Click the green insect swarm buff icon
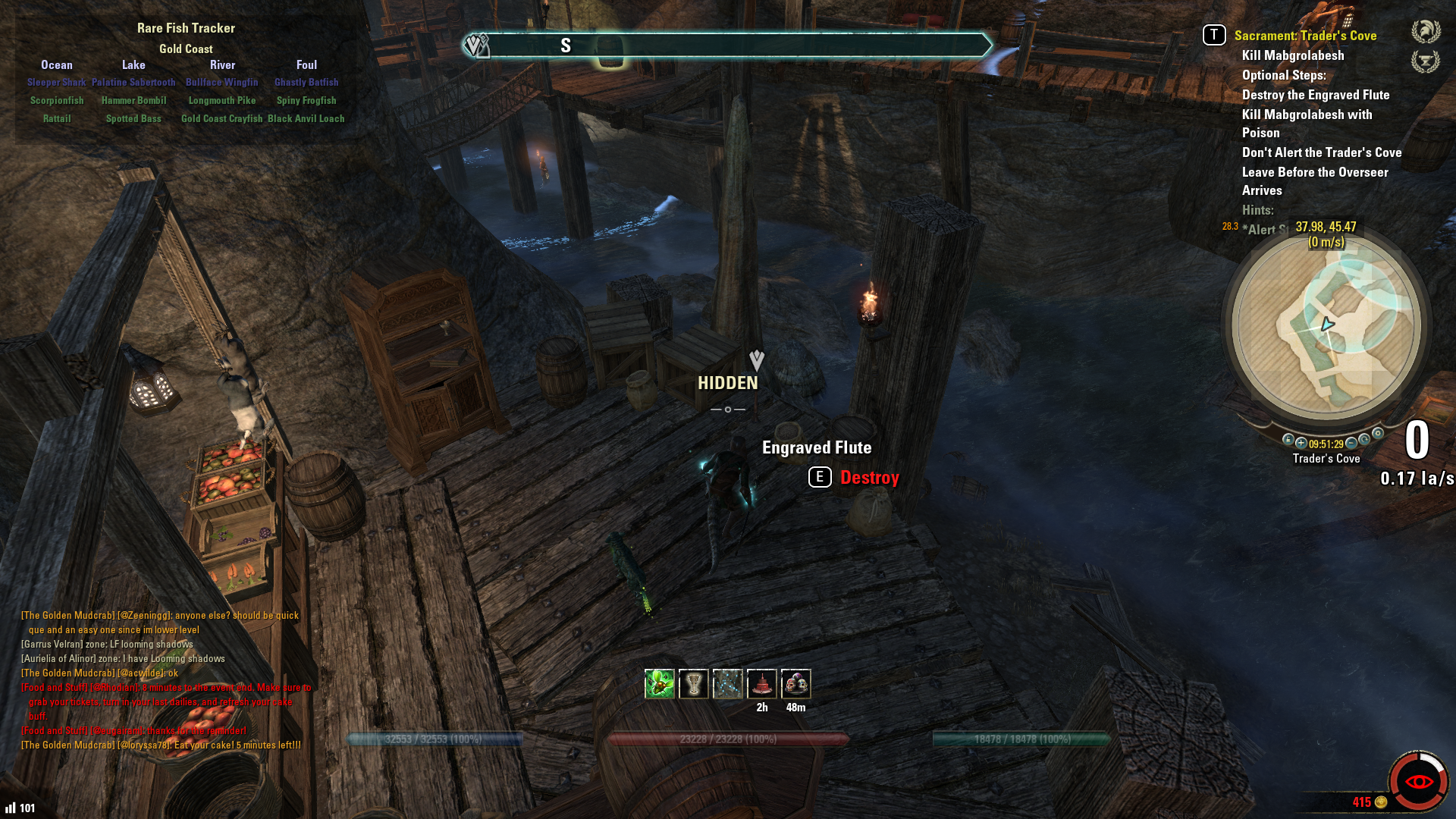Screen dimensions: 1456x819 659,684
